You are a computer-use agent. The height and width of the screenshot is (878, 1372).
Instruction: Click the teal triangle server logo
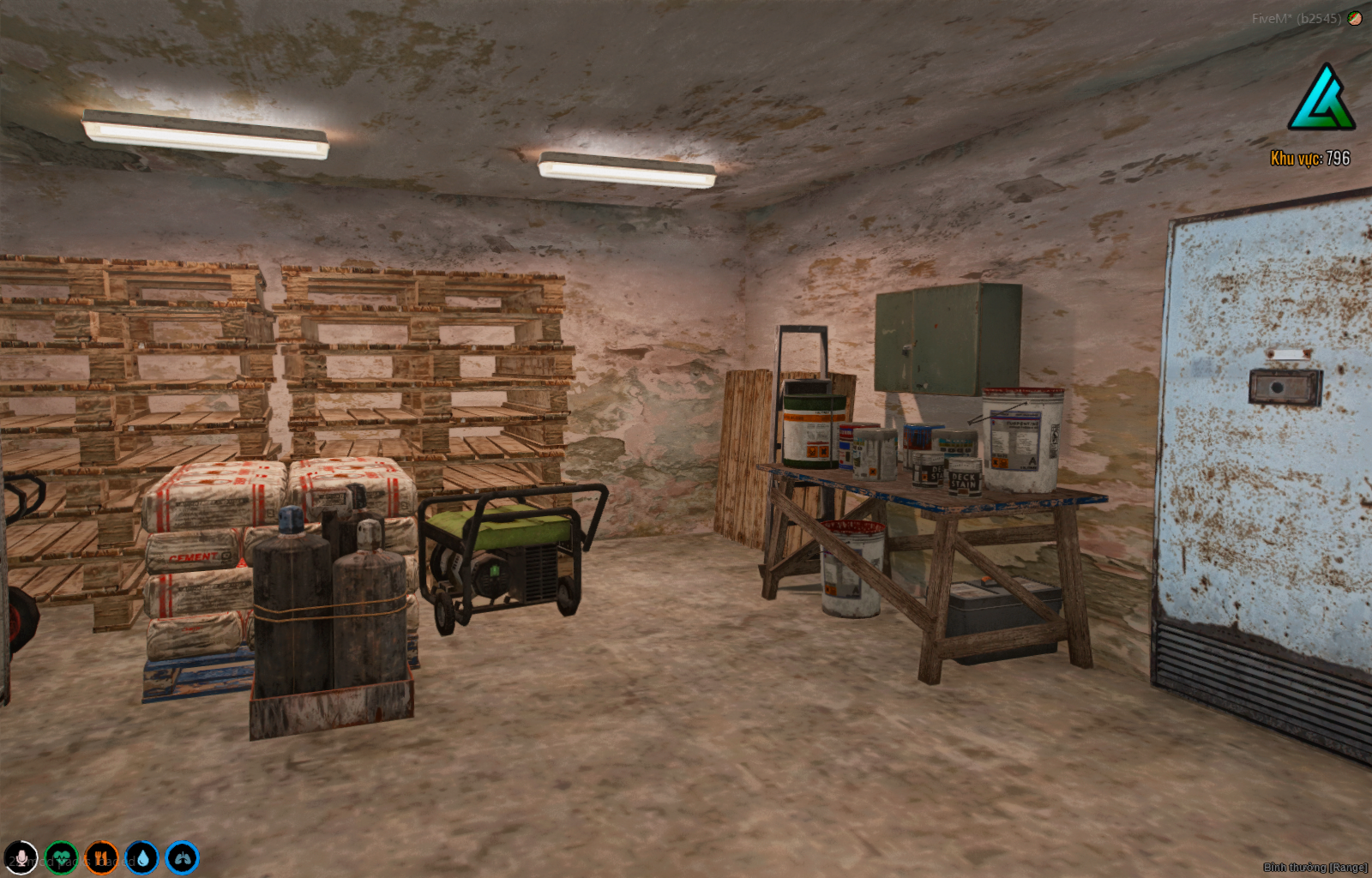[x=1321, y=99]
